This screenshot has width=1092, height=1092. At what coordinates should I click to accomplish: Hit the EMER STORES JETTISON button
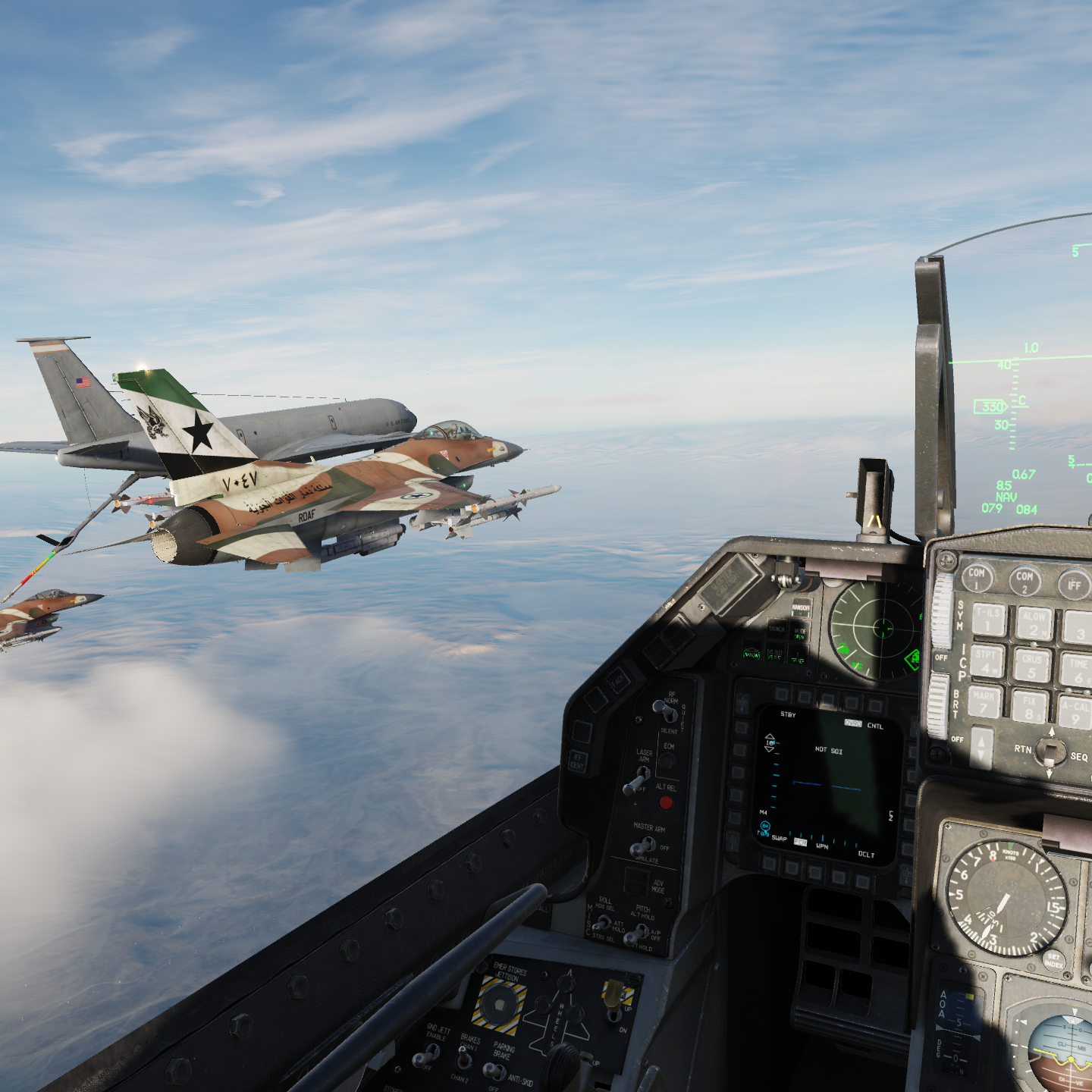coord(498,1006)
